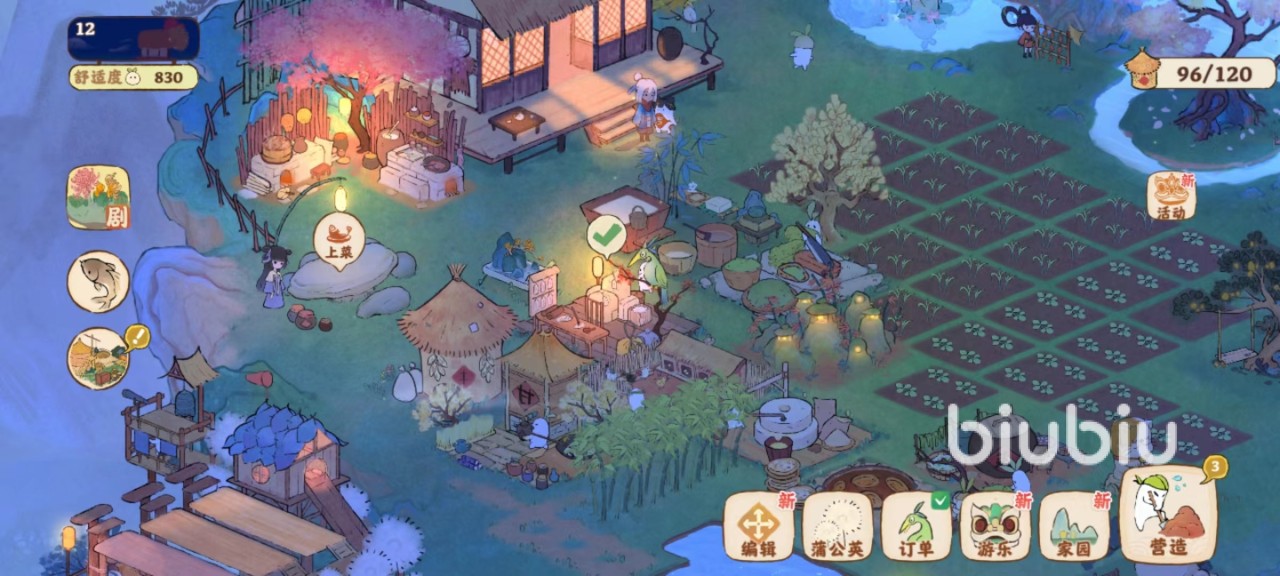The height and width of the screenshot is (576, 1280).
Task: Open the farm scene icon with pencil badge
Action: 98,358
